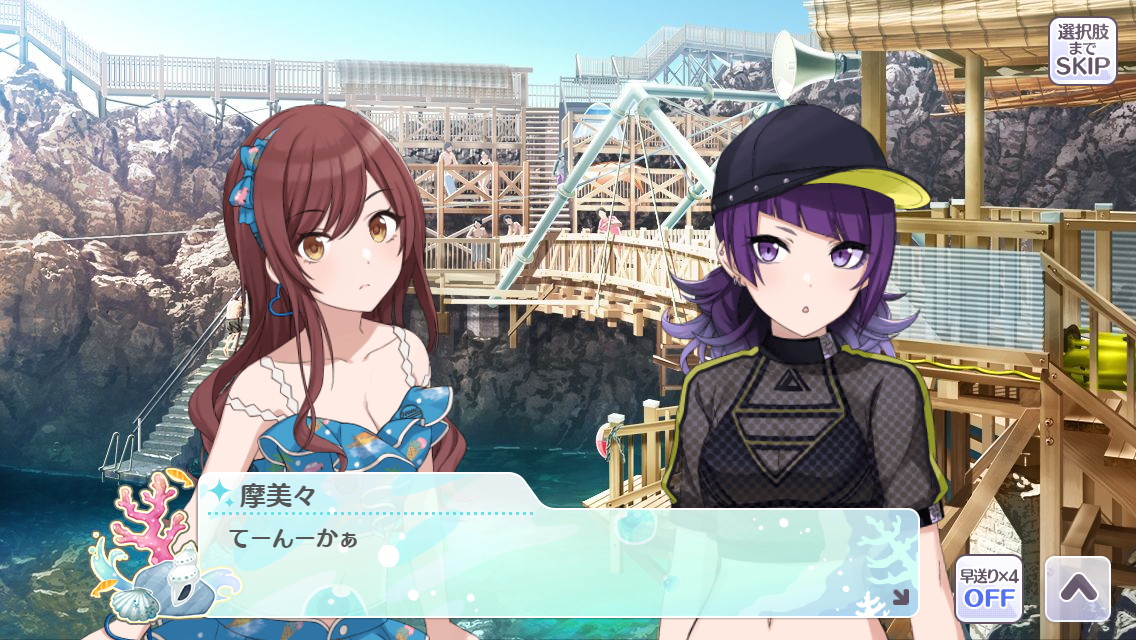The width and height of the screenshot is (1136, 640).
Task: Toggle the 早送り×4 fast-forward button
Action: 988,588
